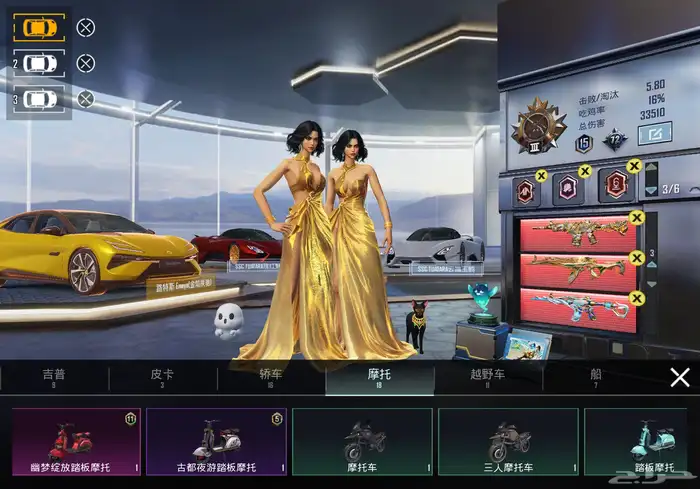The image size is (700, 489).
Task: Click the edit button beside the stats
Action: coord(655,133)
